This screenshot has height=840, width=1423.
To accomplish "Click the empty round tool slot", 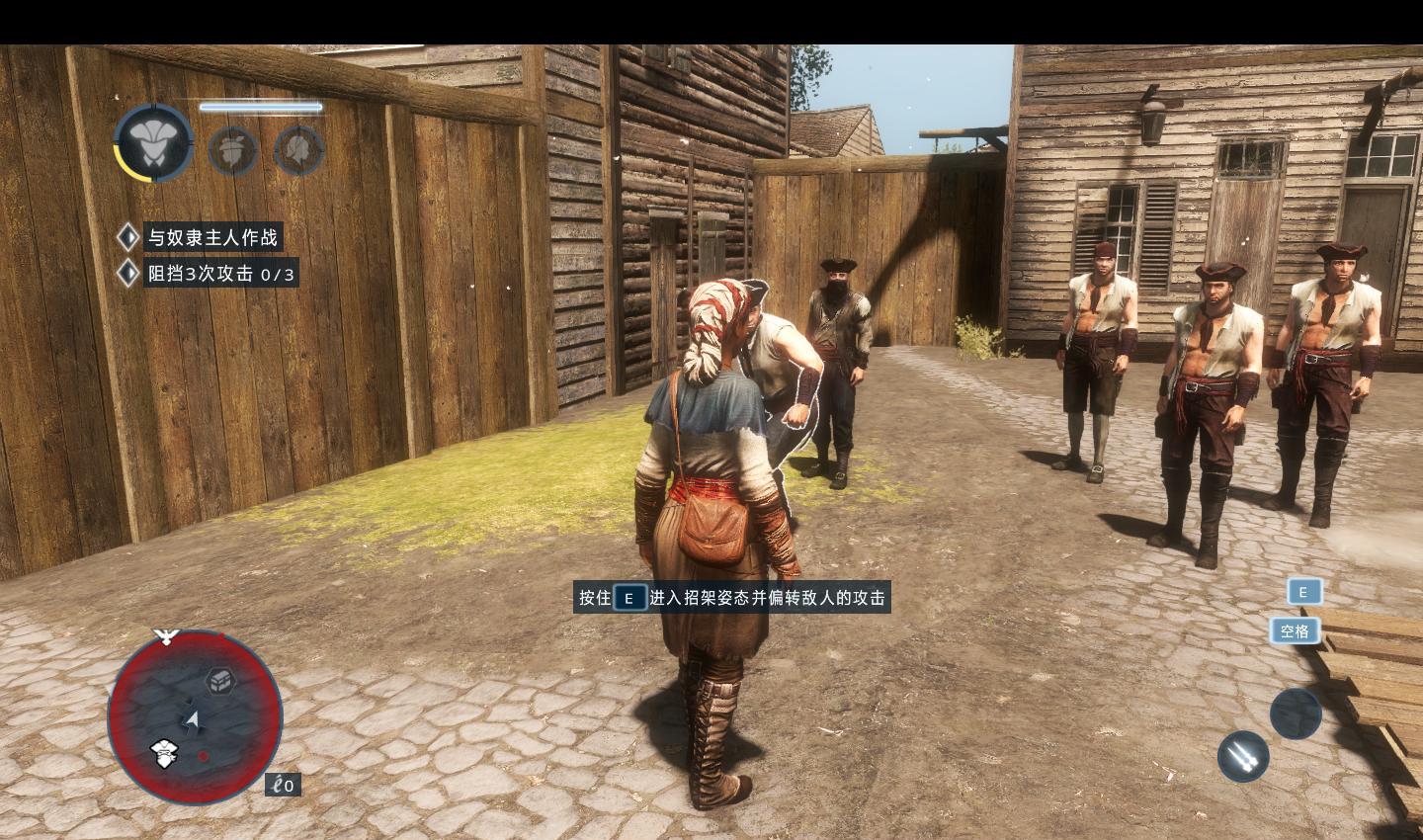I will pyautogui.click(x=1296, y=714).
